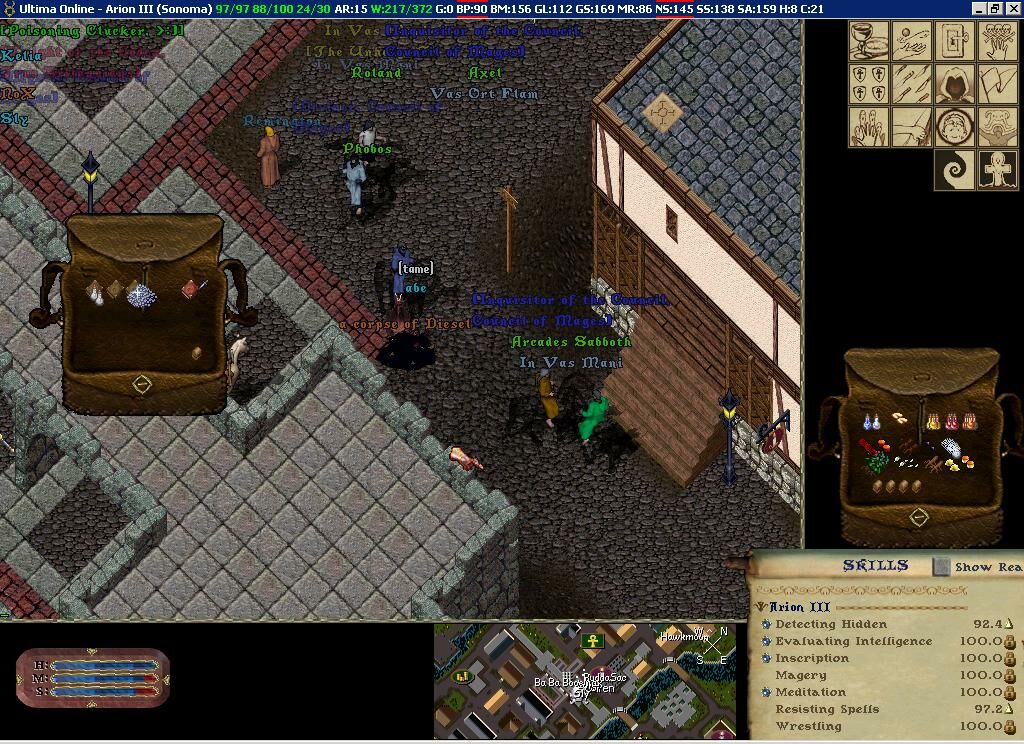Cast the ghost-and-cross Resurrection spell icon

coord(997,170)
